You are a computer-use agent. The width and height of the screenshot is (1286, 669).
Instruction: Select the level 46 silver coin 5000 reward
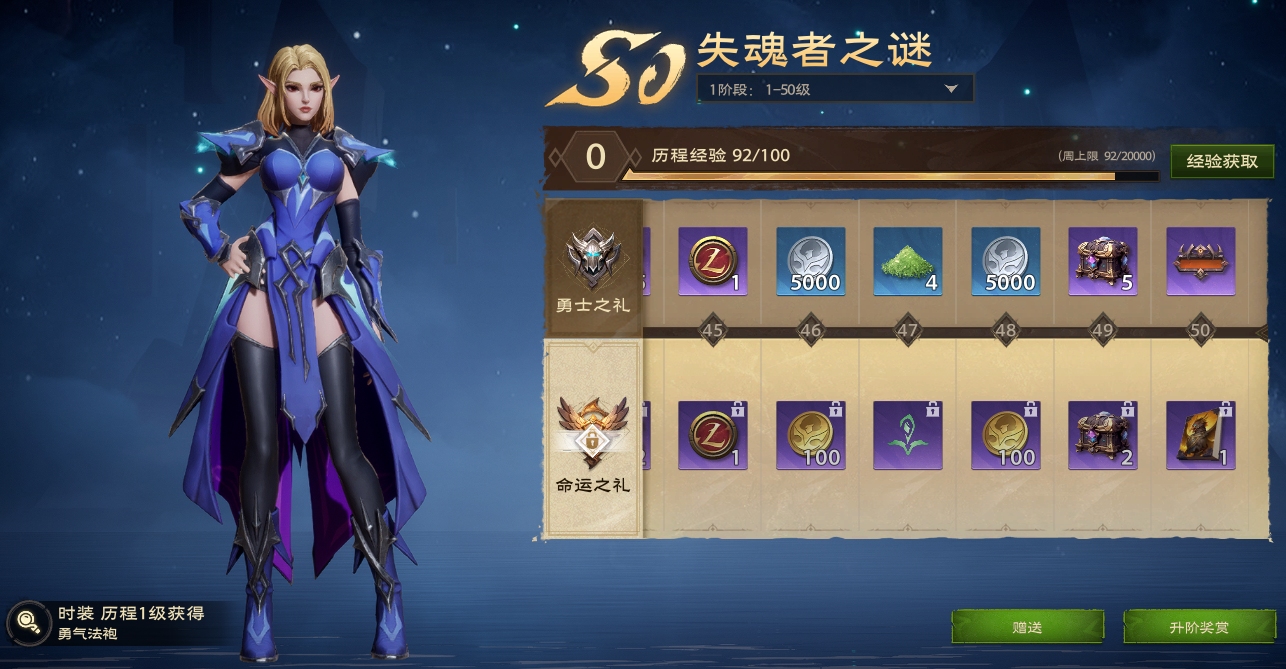(x=811, y=262)
